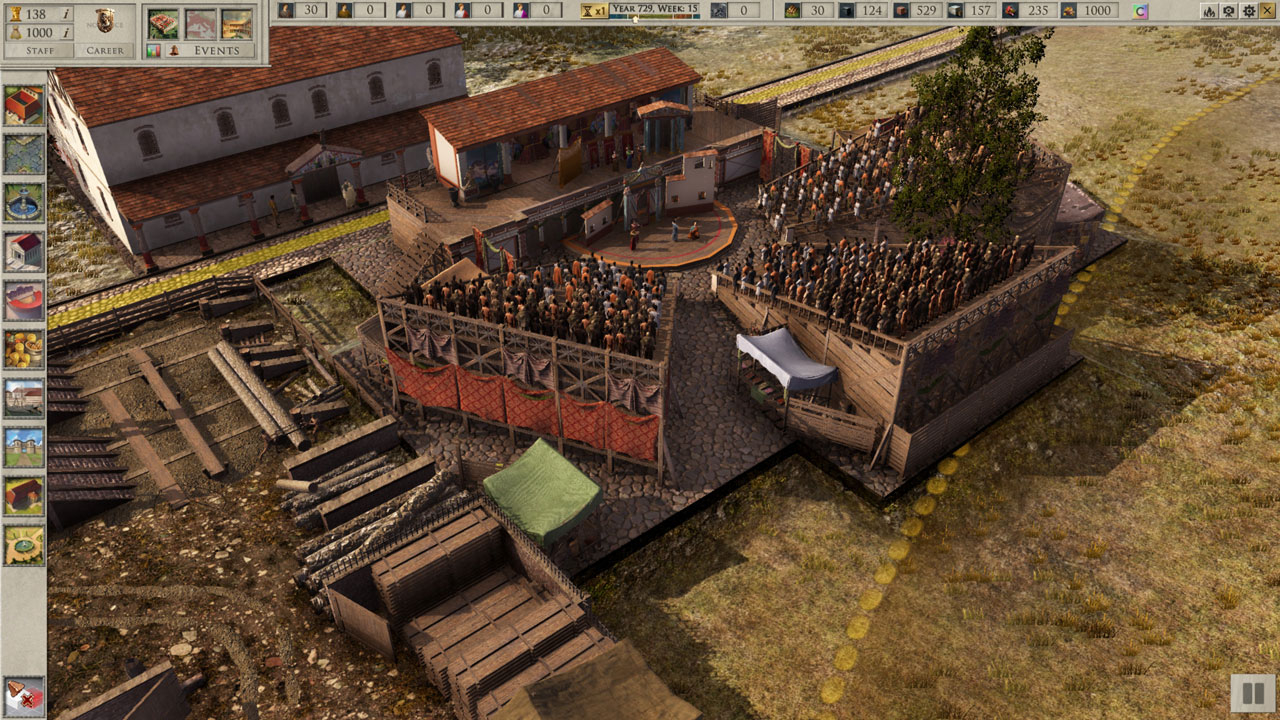Open the region map view
This screenshot has height=720, width=1280.
200,23
